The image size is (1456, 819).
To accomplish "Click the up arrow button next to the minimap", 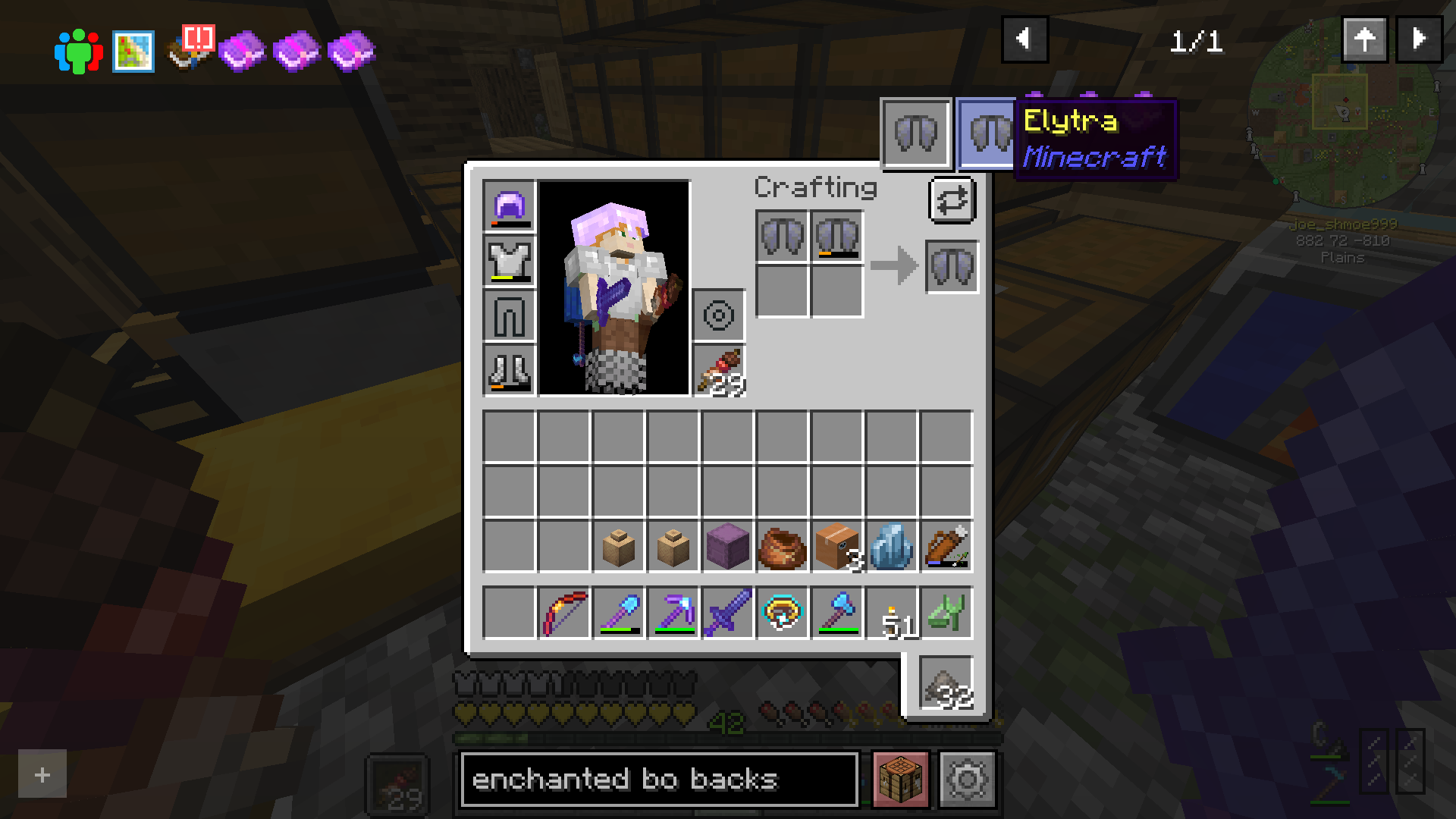I will coord(1365,39).
